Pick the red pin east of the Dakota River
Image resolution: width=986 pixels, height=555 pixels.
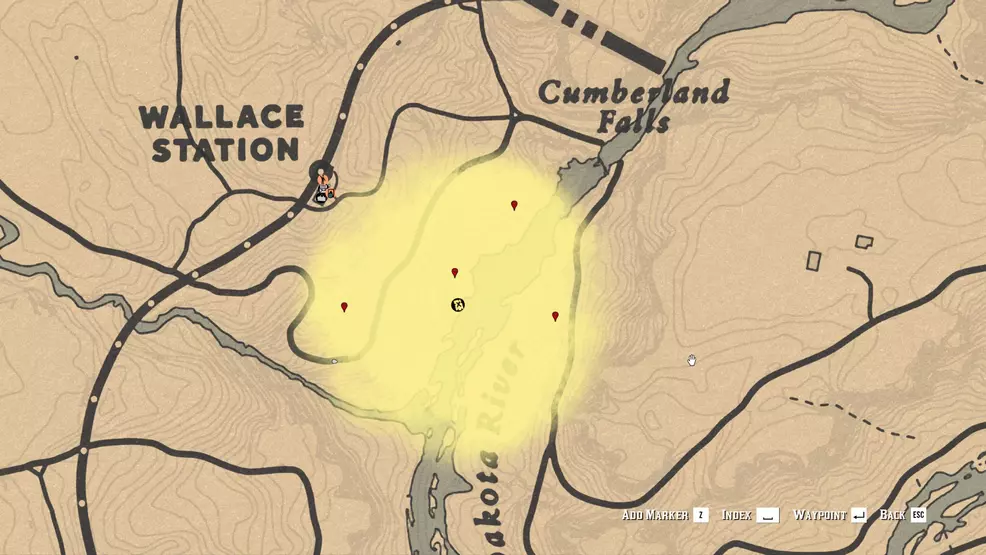[555, 317]
